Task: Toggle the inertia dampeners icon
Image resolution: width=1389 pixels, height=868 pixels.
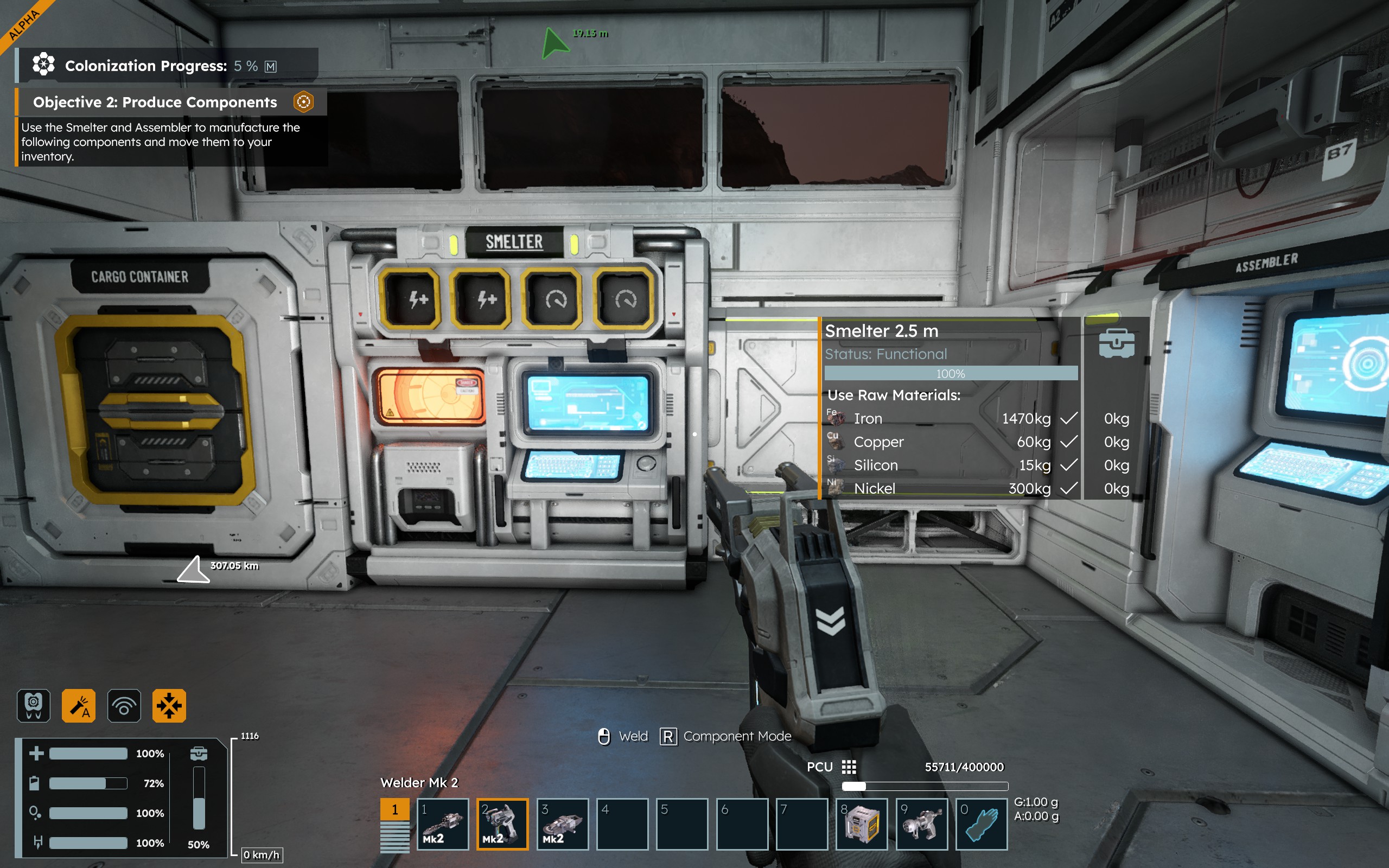Action: 169,705
